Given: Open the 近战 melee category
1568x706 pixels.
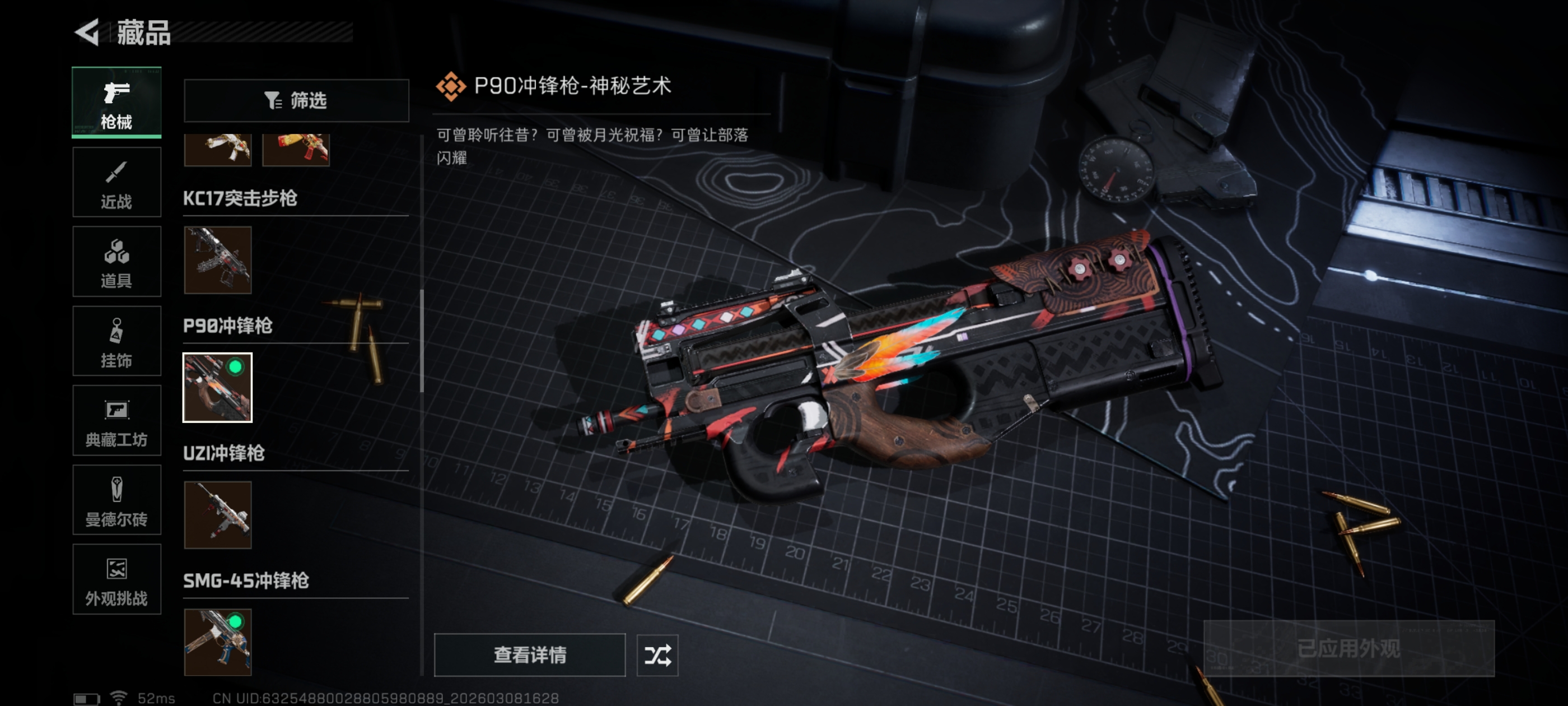Looking at the screenshot, I should point(116,182).
